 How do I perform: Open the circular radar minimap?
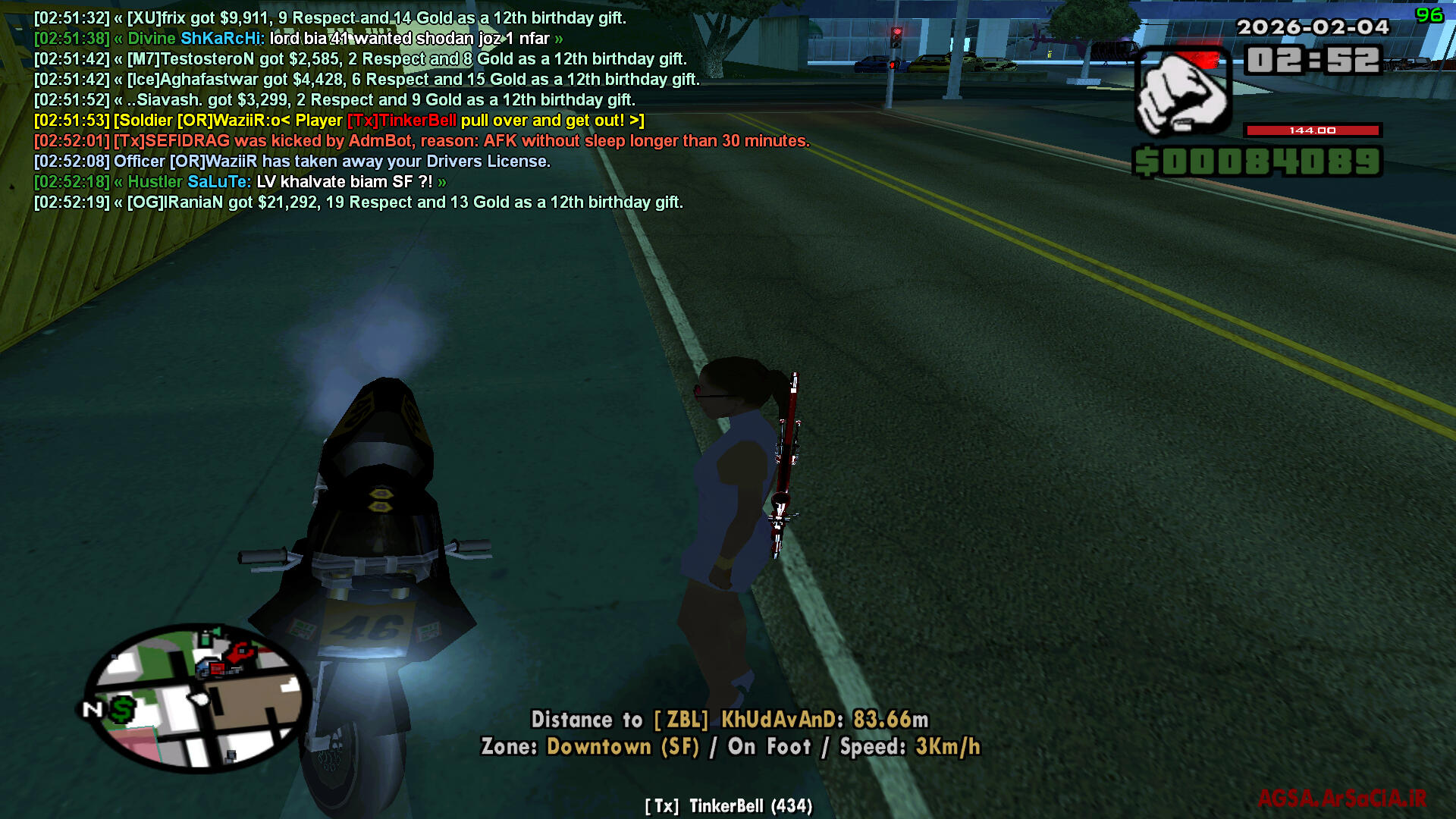197,698
